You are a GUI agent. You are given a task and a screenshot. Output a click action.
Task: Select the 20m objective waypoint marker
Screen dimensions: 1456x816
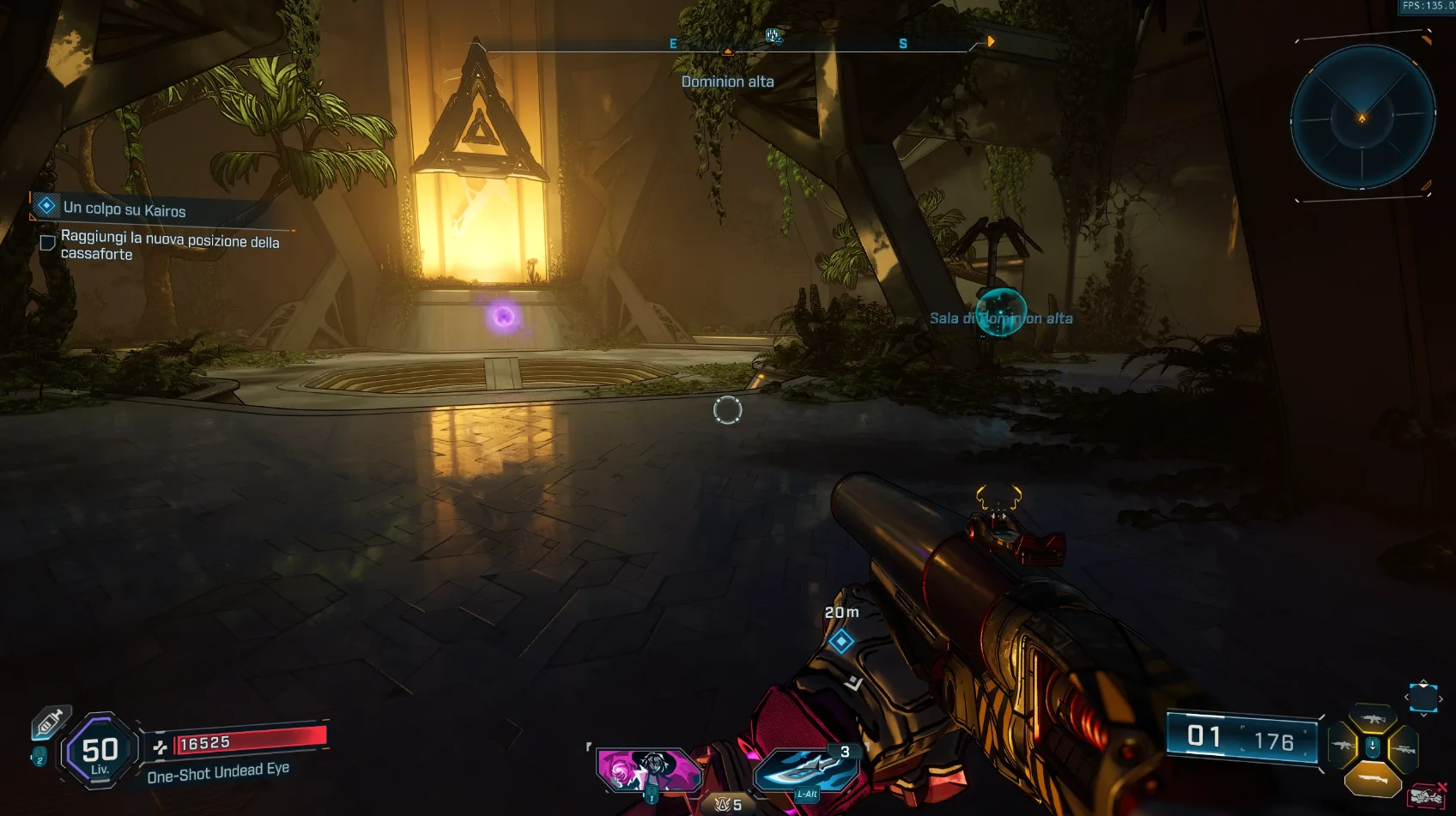841,641
